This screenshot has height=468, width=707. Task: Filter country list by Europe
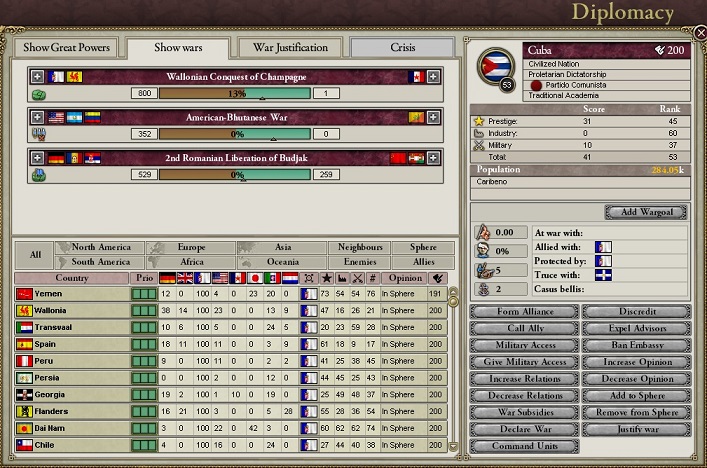(190, 247)
